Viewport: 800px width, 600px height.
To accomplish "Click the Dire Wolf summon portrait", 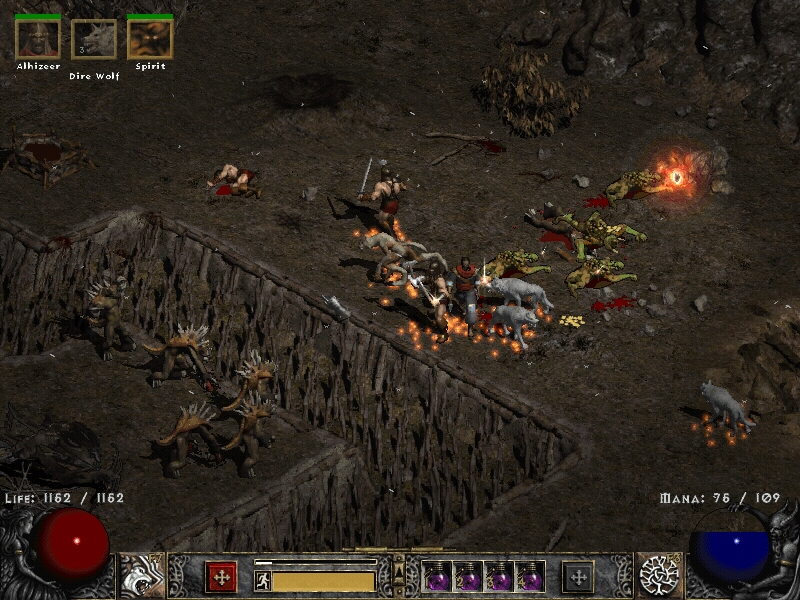I will (94, 40).
